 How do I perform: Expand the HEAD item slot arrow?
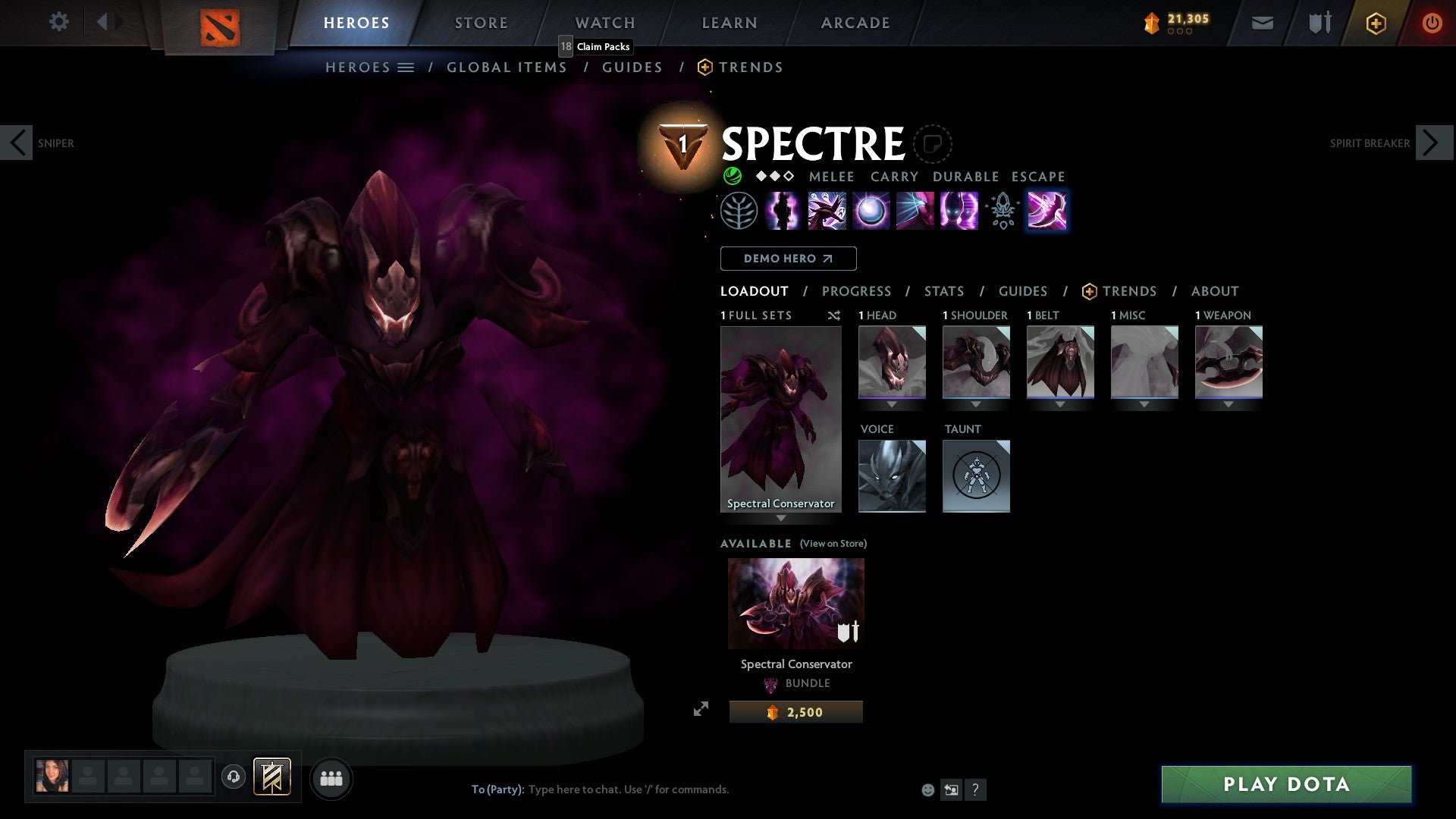click(x=892, y=406)
